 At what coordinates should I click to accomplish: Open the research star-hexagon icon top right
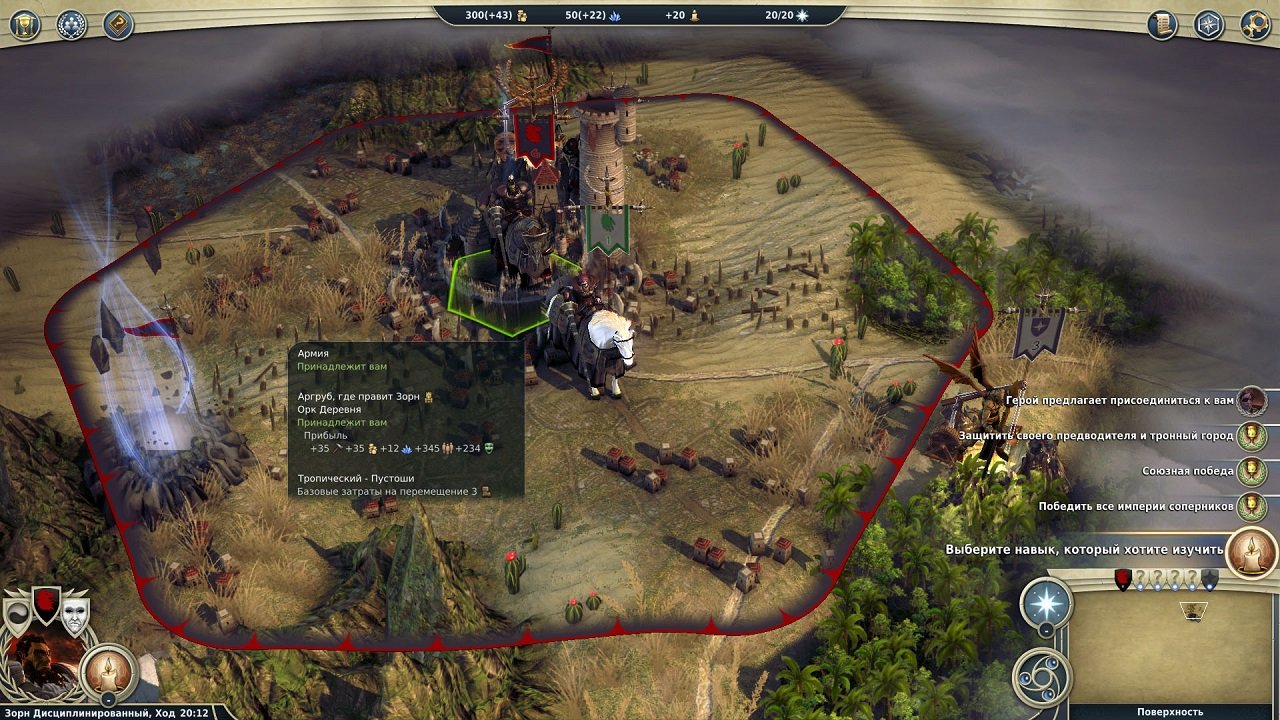pyautogui.click(x=1209, y=24)
